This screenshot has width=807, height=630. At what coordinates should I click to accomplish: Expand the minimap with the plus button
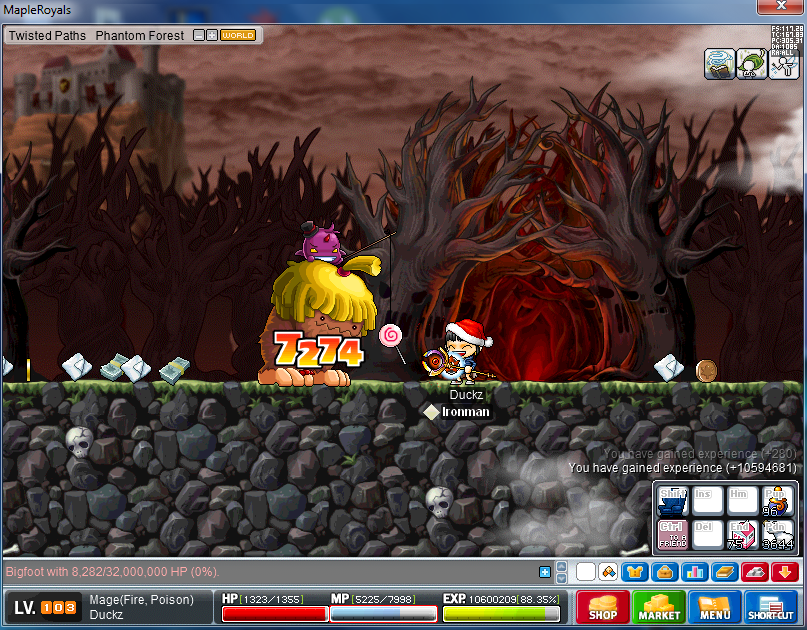[x=212, y=35]
